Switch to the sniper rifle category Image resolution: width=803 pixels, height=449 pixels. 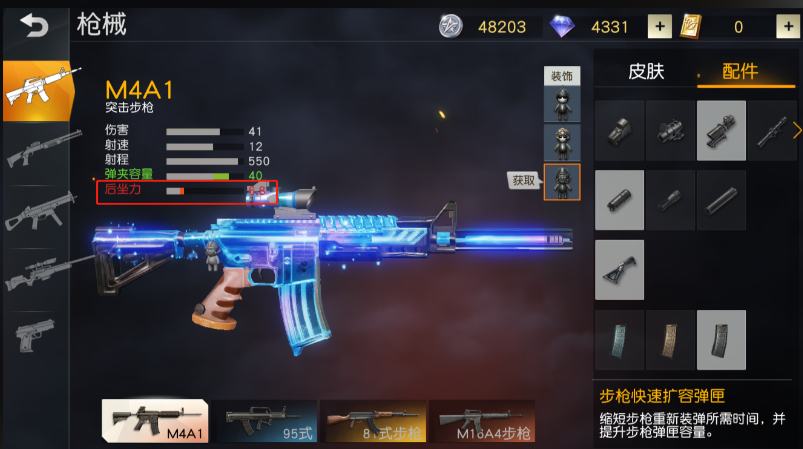click(x=40, y=272)
